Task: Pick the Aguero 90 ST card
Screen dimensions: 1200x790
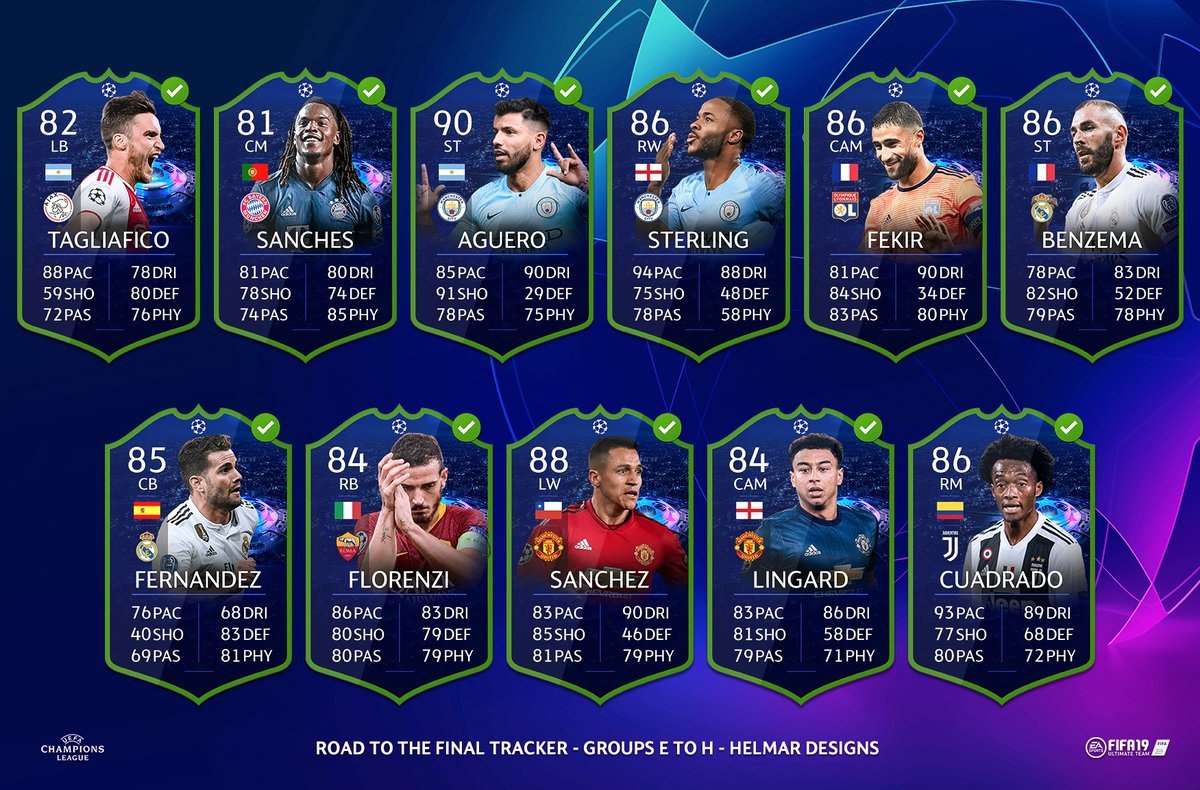Action: click(x=501, y=215)
